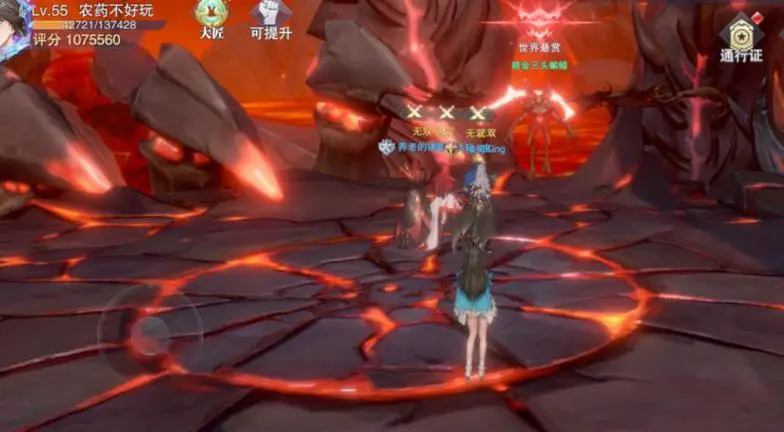Screen dimensions: 784x432
Task: Open the 大匠 craftsman icon
Action: click(212, 15)
